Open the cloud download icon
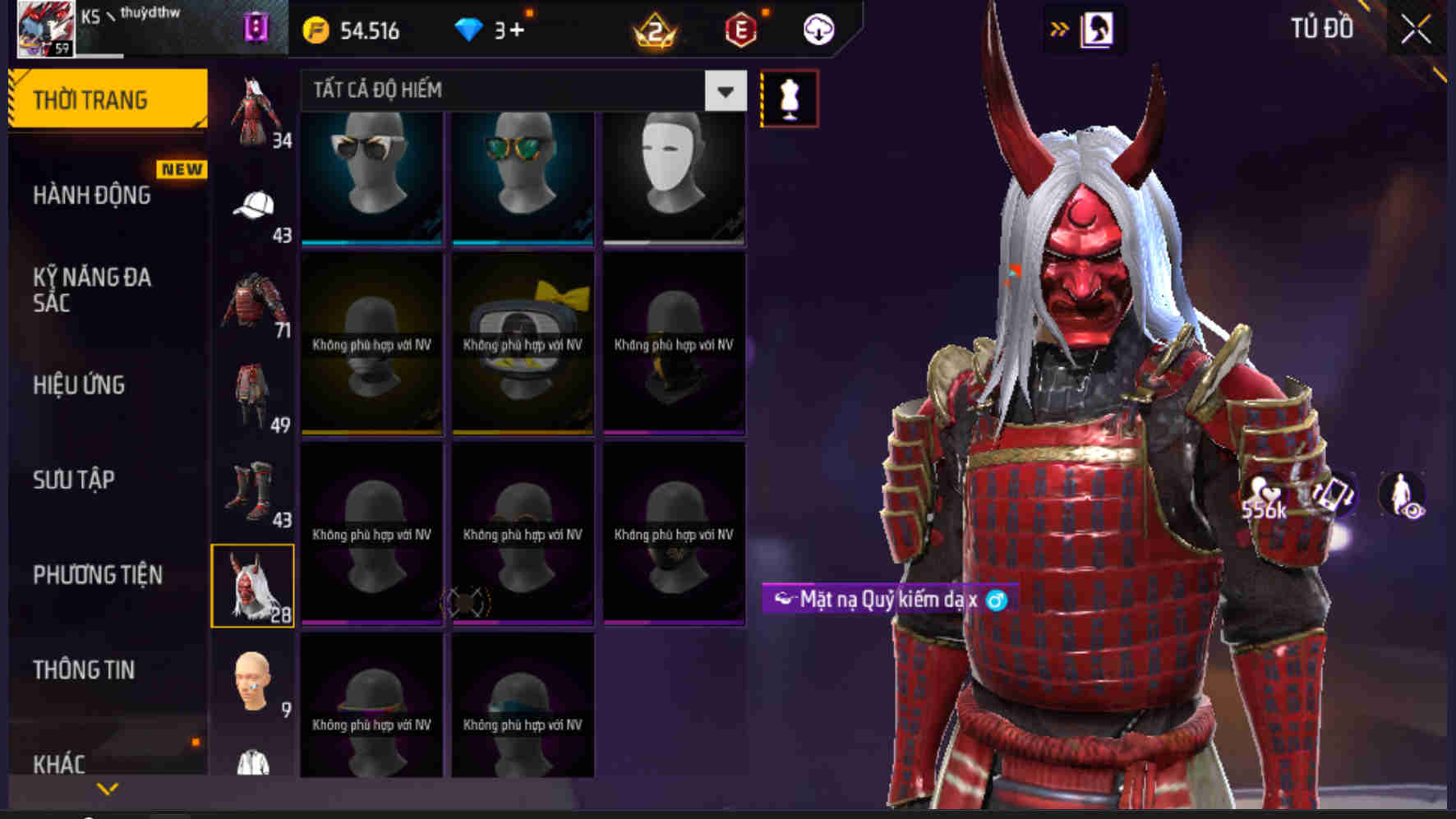Viewport: 1456px width, 819px height. click(x=817, y=30)
